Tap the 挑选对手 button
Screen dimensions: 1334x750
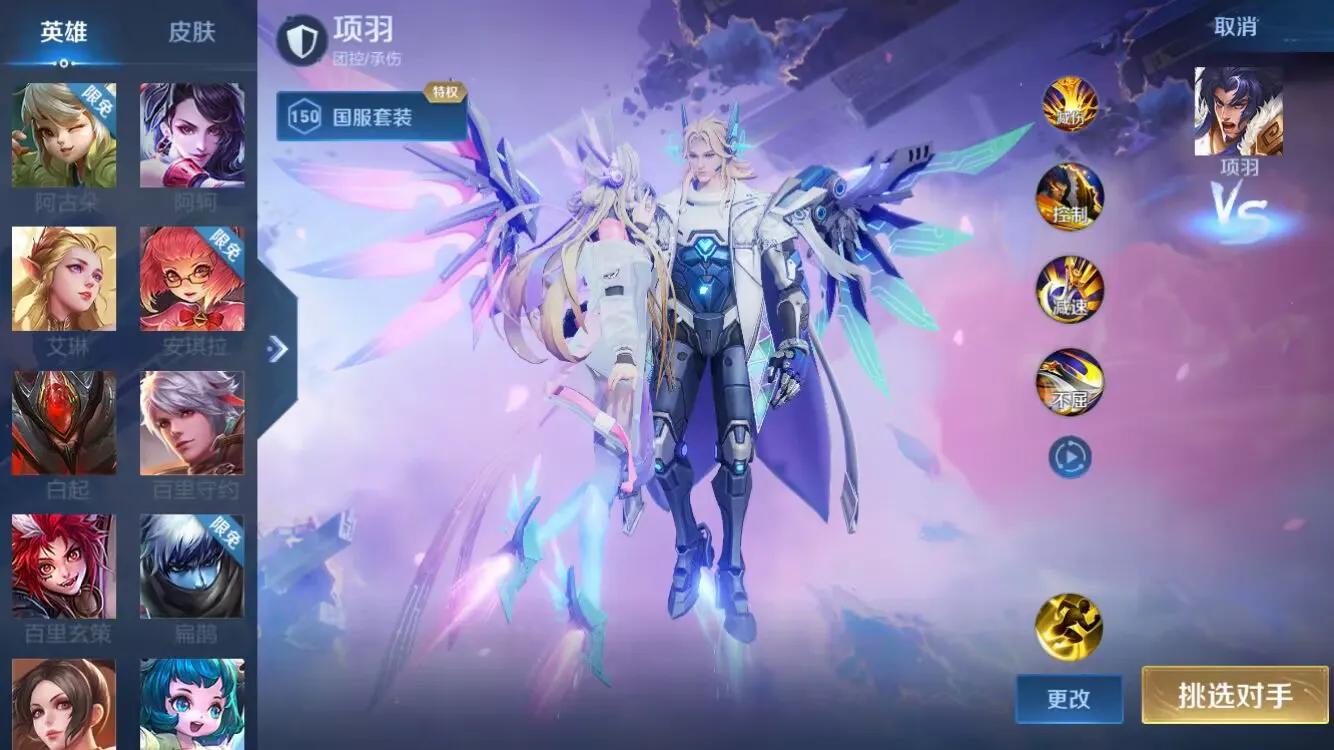(x=1235, y=695)
